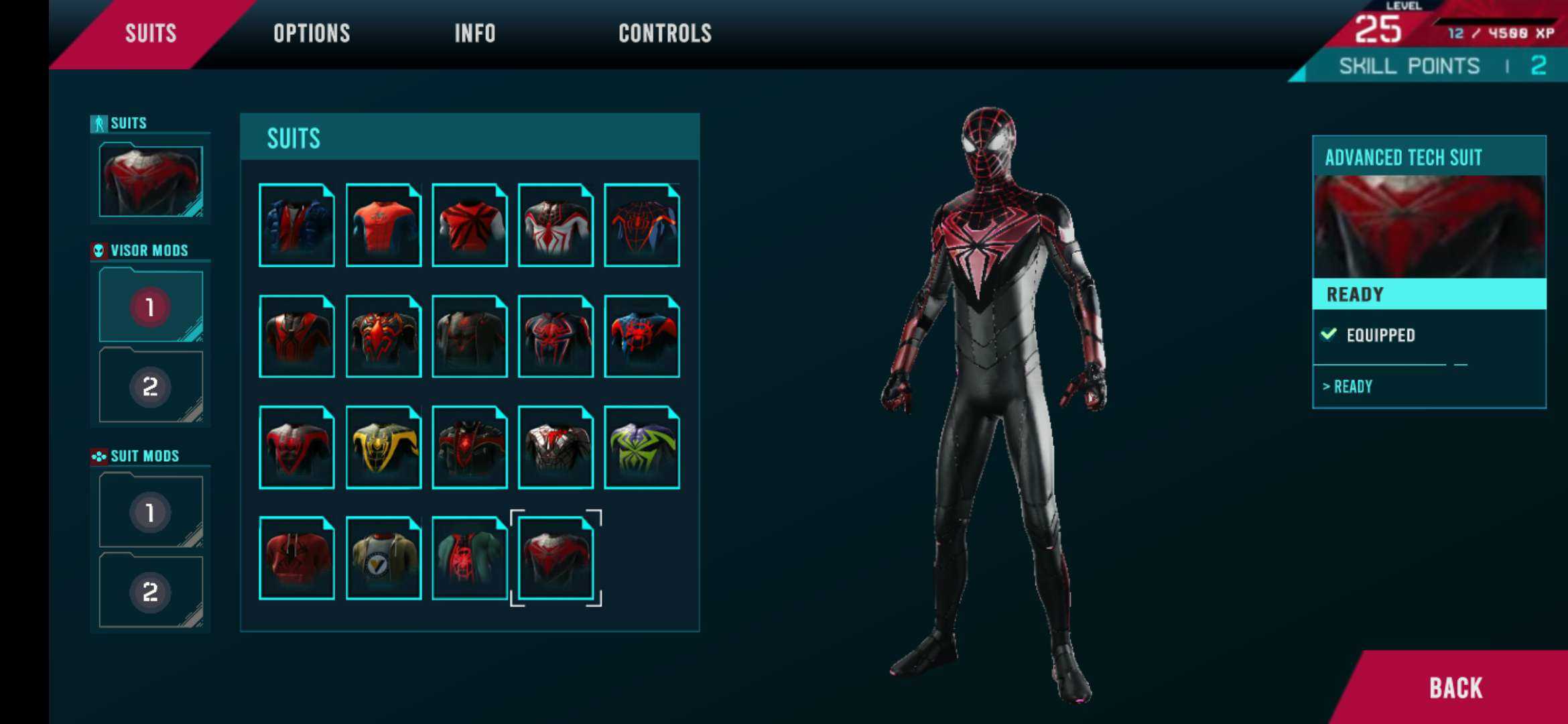
Task: Select the yellow and black suit
Action: pyautogui.click(x=383, y=448)
